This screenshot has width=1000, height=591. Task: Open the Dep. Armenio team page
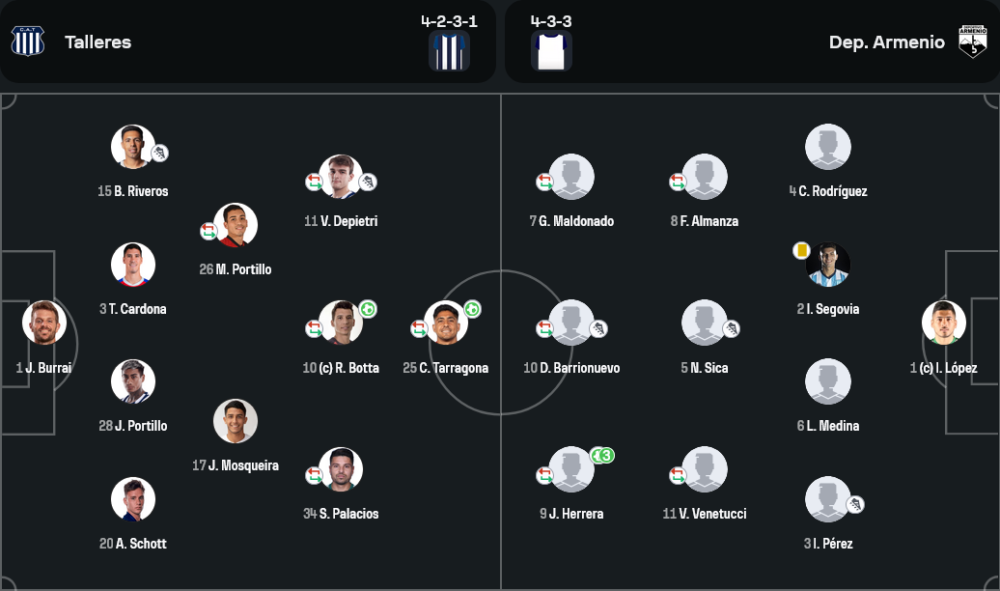pos(886,42)
